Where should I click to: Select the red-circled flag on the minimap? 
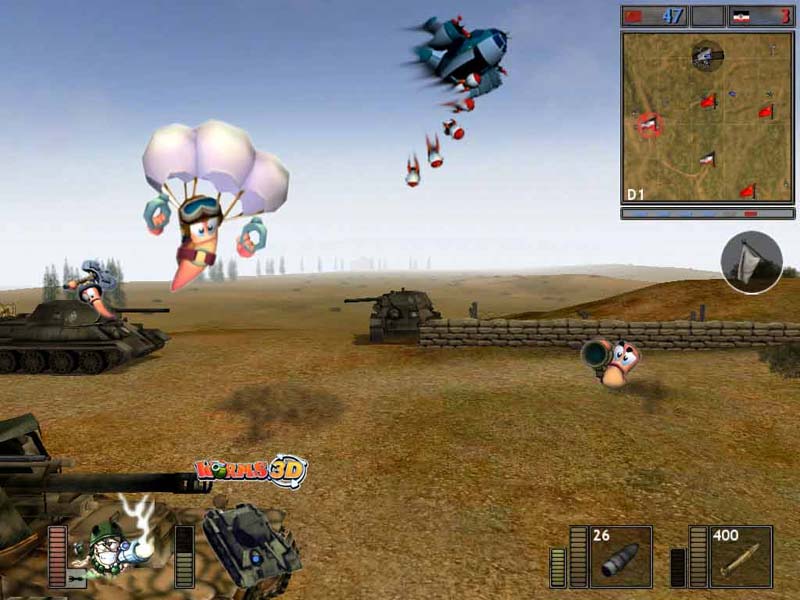coord(649,124)
